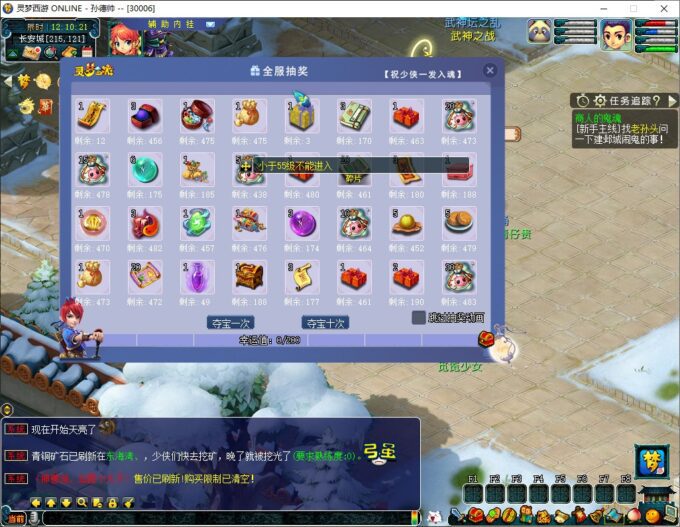Click the 夺宝一次 single draw button
This screenshot has width=680, height=527.
coord(231,323)
